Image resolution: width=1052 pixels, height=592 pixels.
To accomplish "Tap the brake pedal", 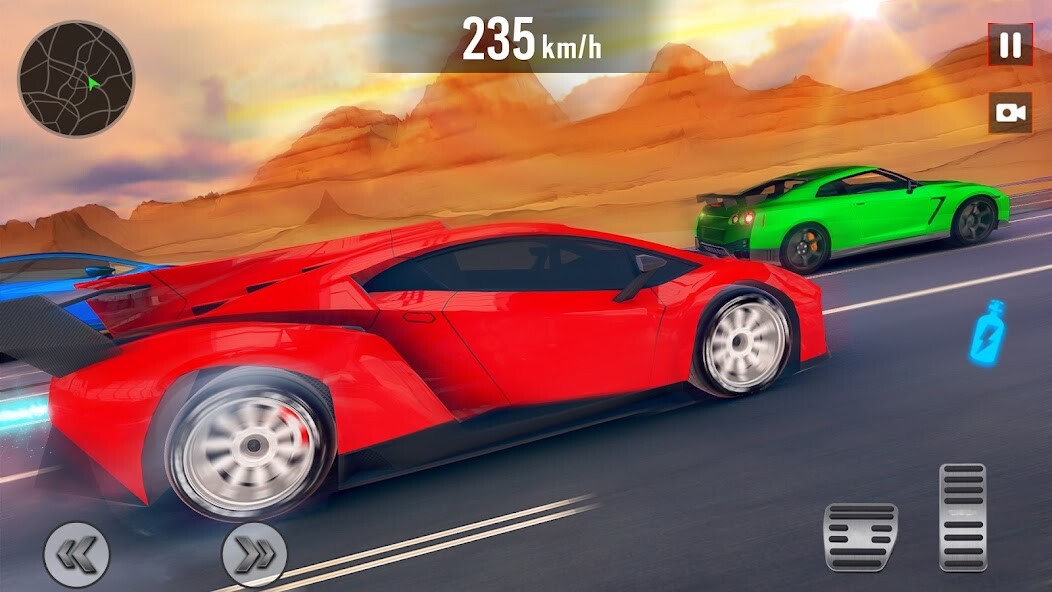I will pyautogui.click(x=860, y=537).
